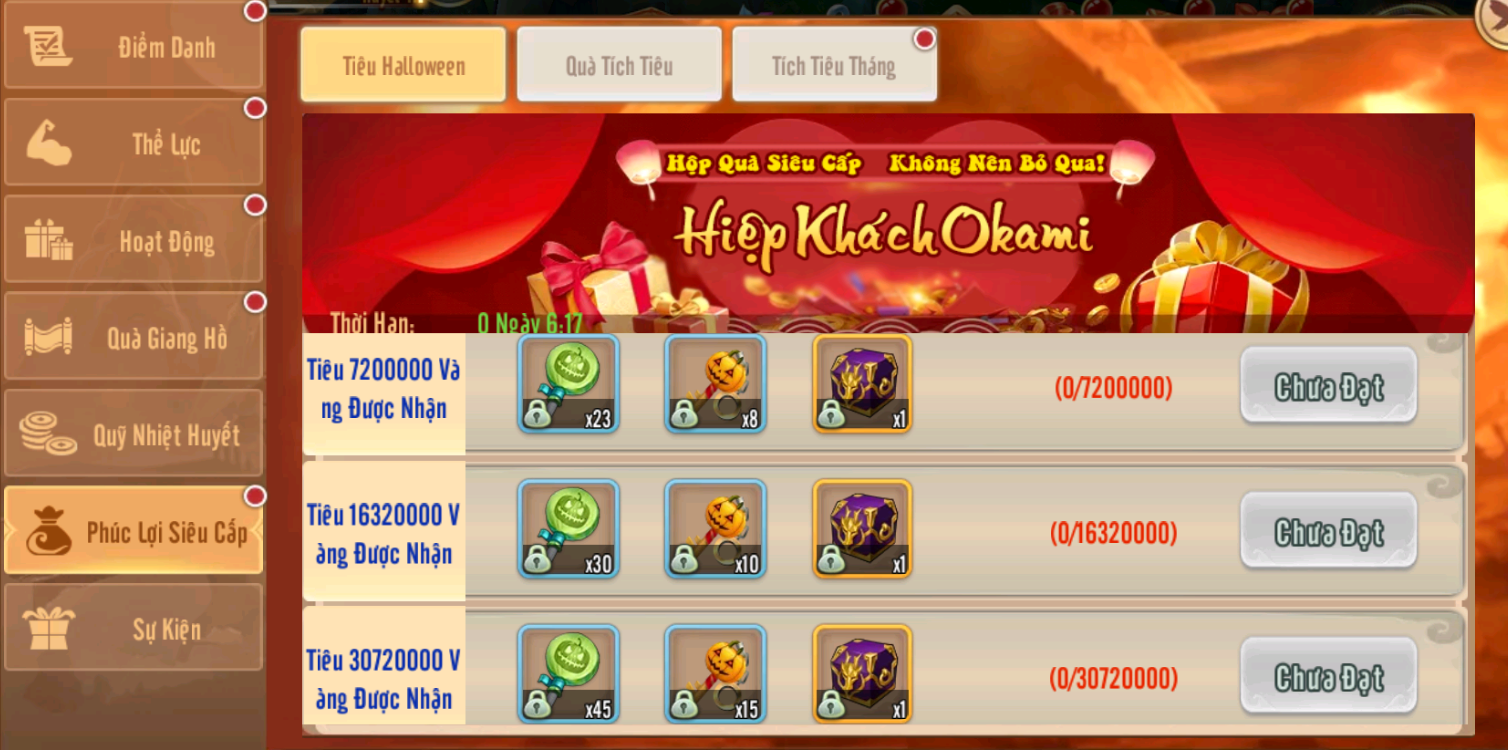Image resolution: width=1508 pixels, height=750 pixels.
Task: Open the Điểm Danh menu
Action: coord(133,47)
